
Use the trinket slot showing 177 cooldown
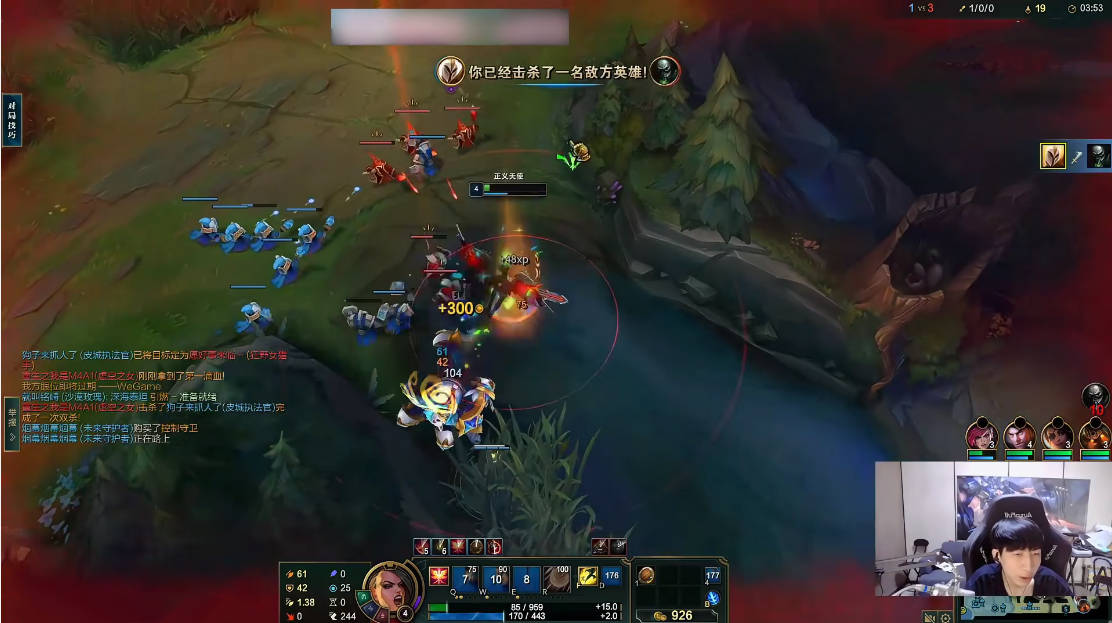(x=712, y=575)
